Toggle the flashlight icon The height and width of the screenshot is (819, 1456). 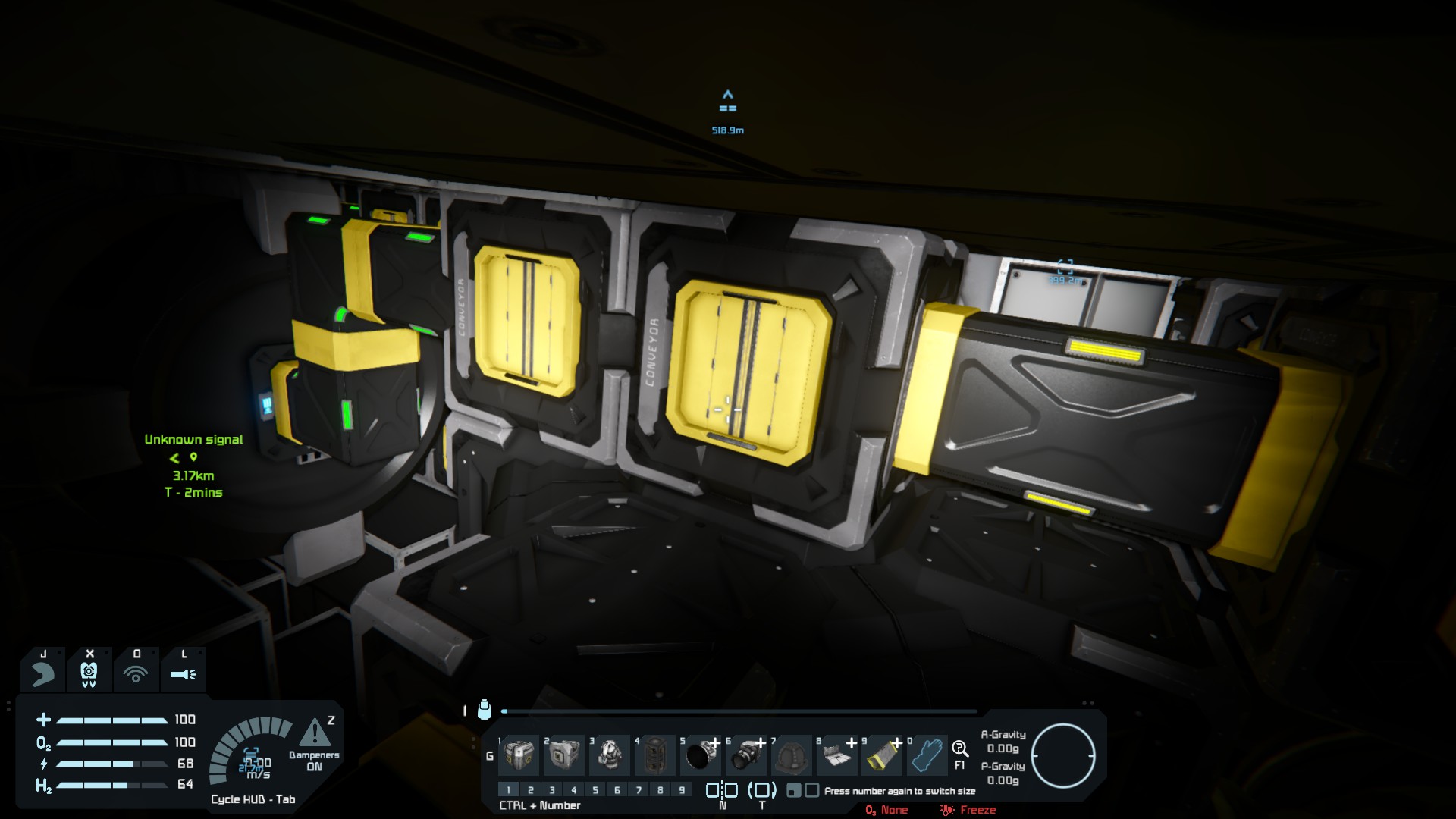[184, 673]
